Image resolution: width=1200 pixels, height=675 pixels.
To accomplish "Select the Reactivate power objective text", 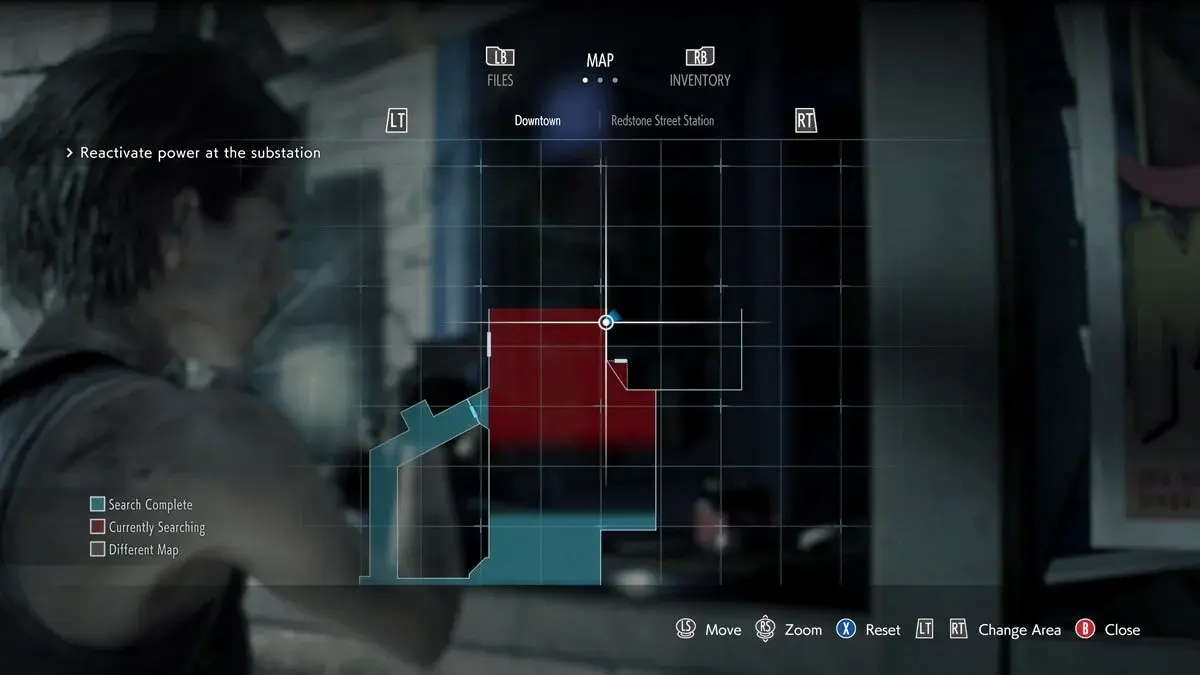I will coord(200,153).
